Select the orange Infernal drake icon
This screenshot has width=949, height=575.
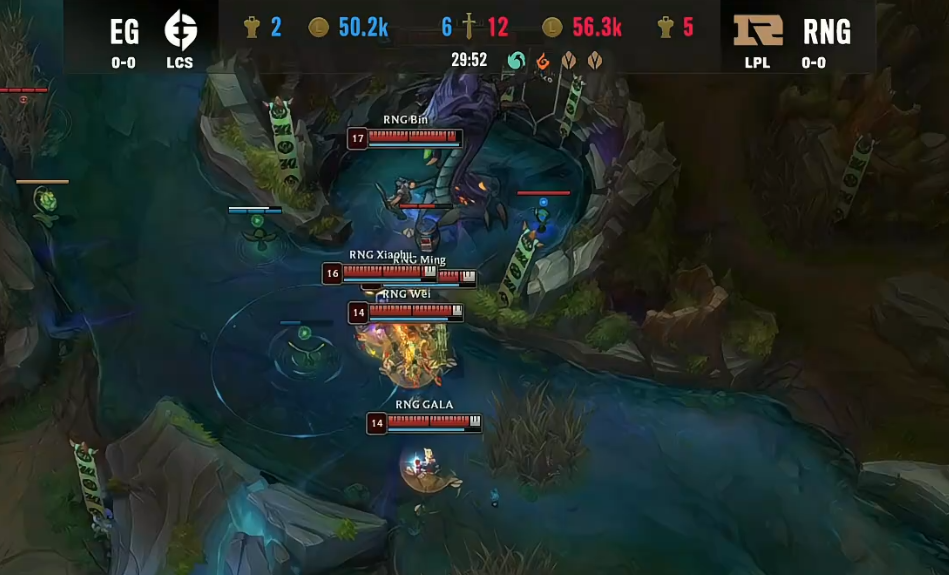[x=543, y=61]
